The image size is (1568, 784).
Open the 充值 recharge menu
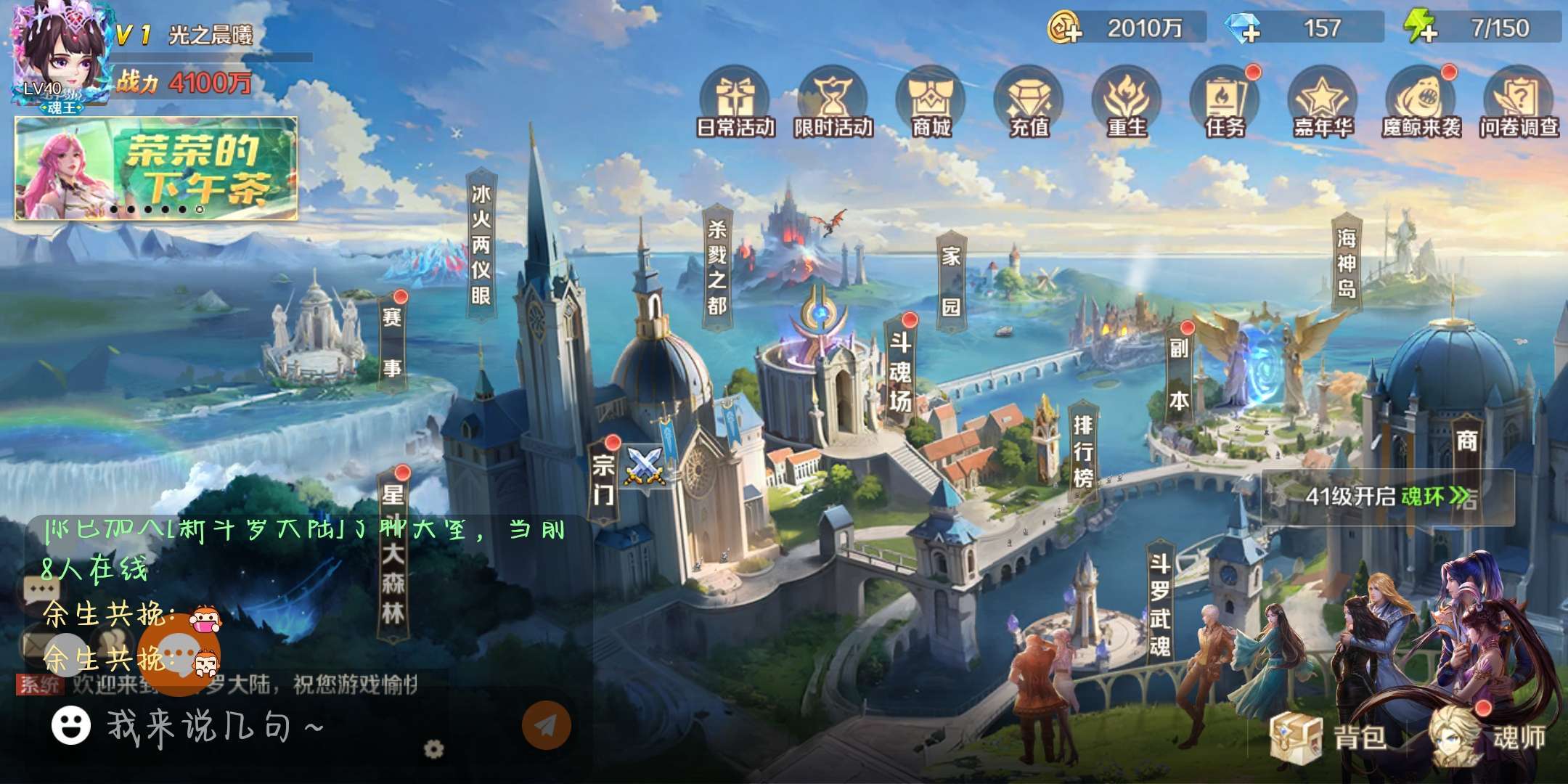pos(1029,103)
